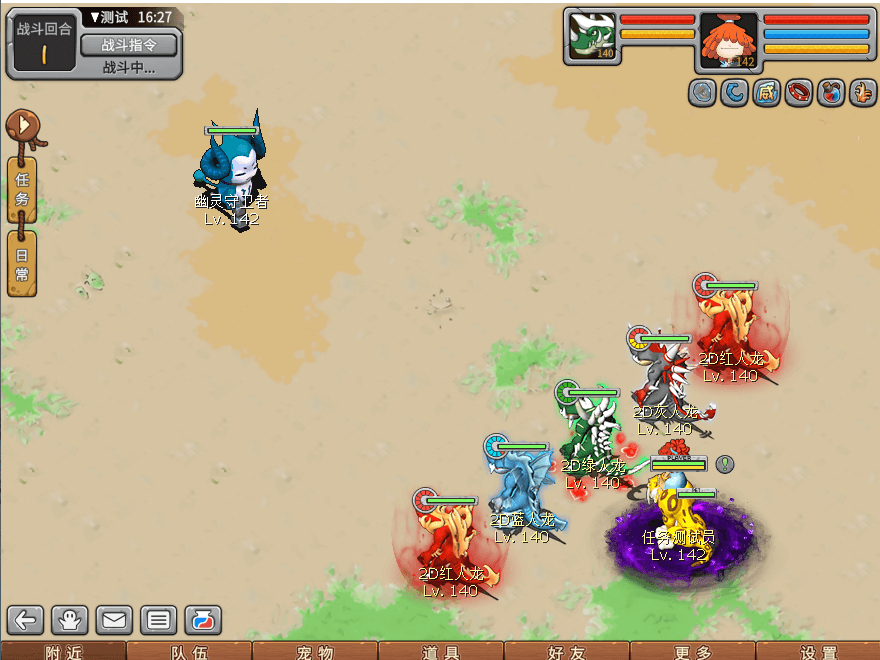Open the 宠物 pets tab
Screen dimensions: 880x660
pyautogui.click(x=314, y=652)
